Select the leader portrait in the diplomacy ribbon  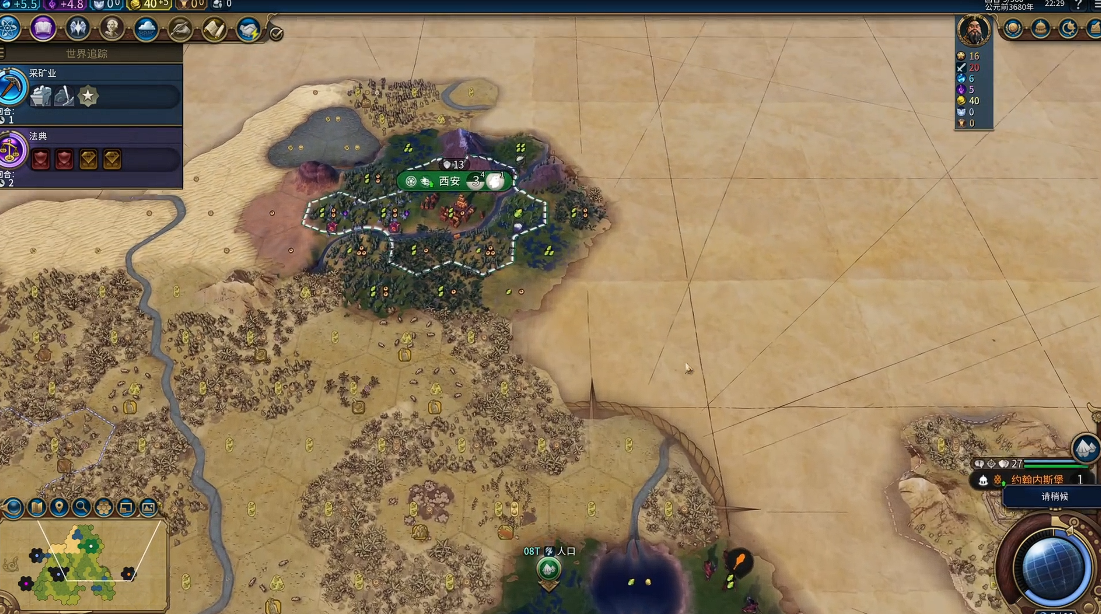973,31
